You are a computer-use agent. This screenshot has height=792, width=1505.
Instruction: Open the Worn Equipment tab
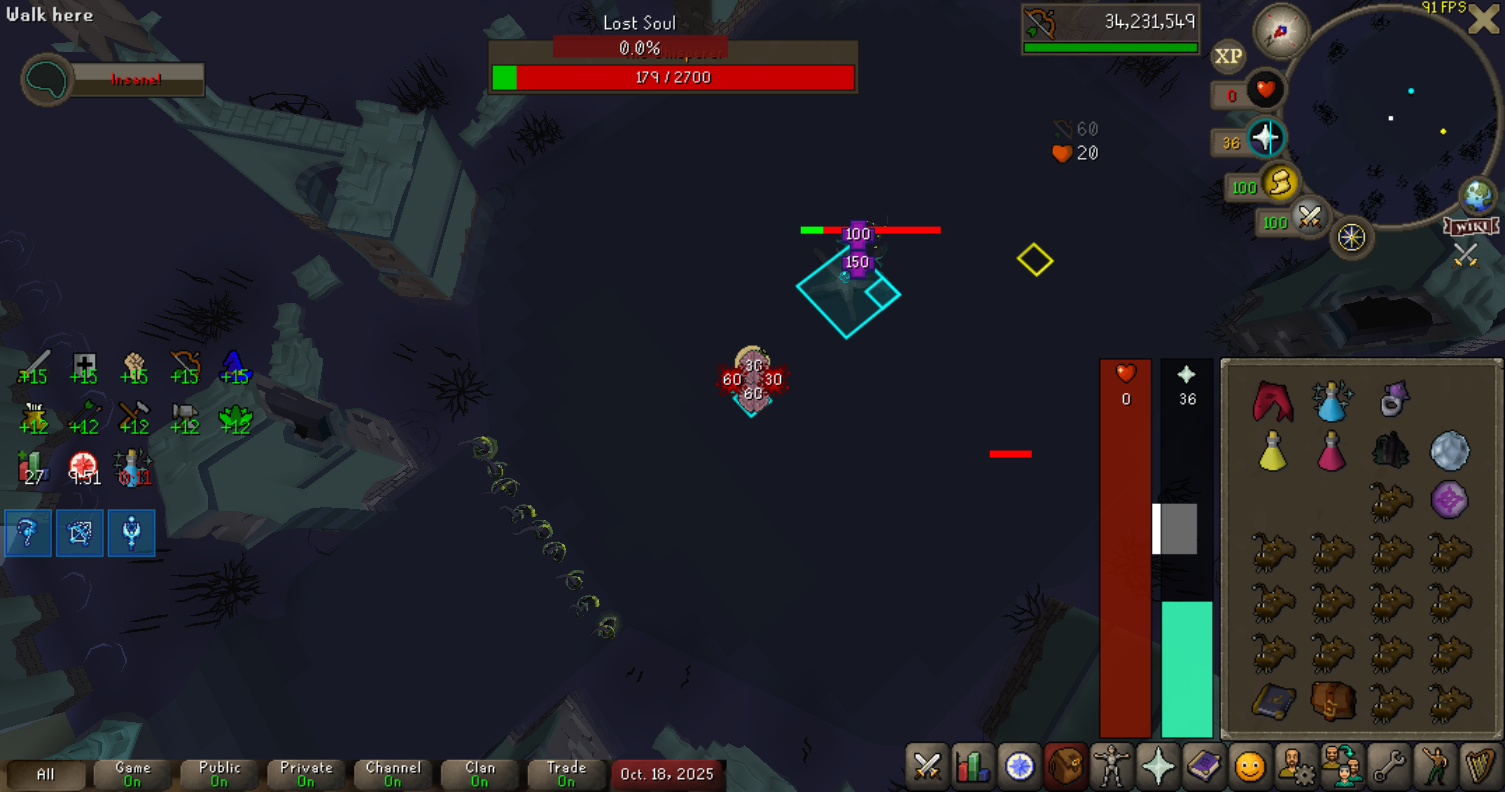tap(1110, 767)
